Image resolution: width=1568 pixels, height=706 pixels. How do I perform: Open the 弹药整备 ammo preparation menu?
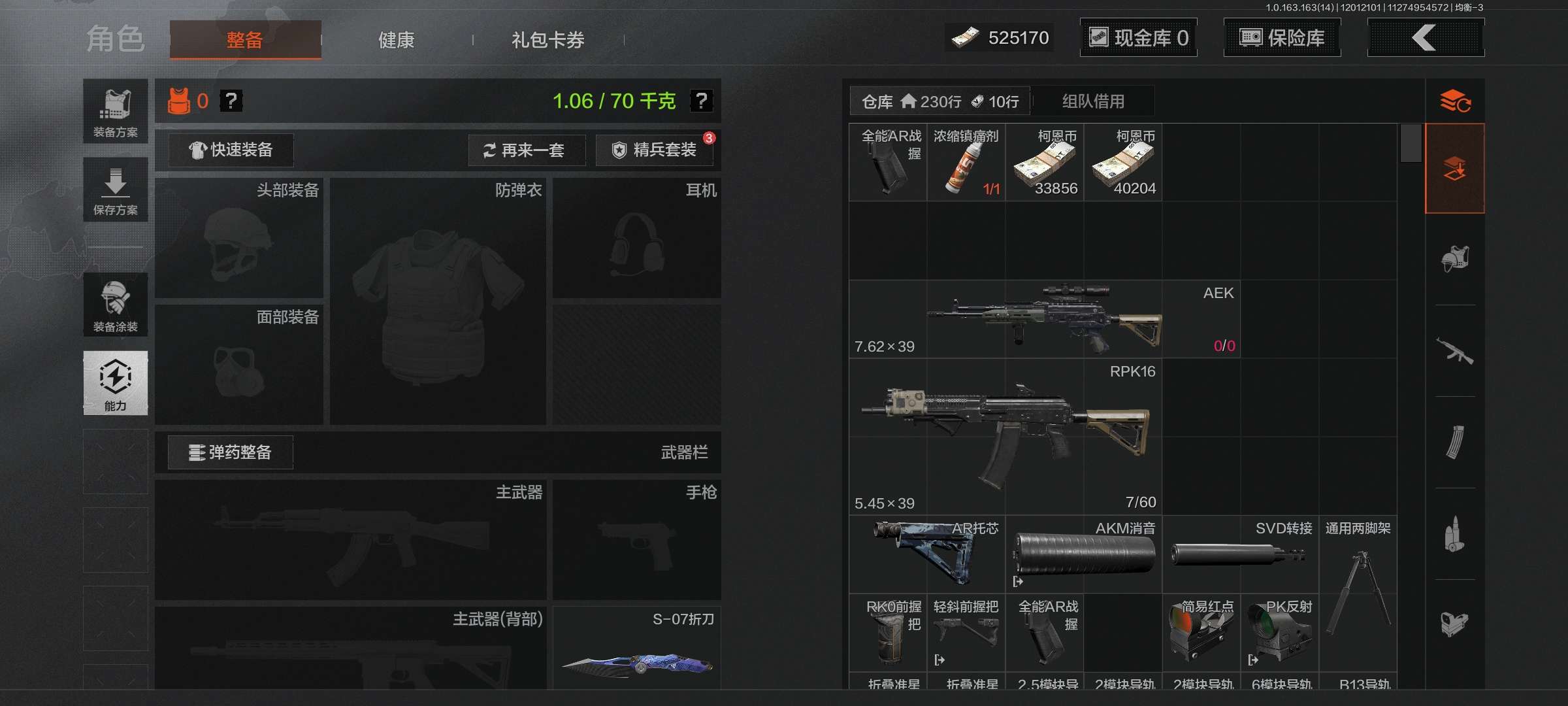[230, 452]
